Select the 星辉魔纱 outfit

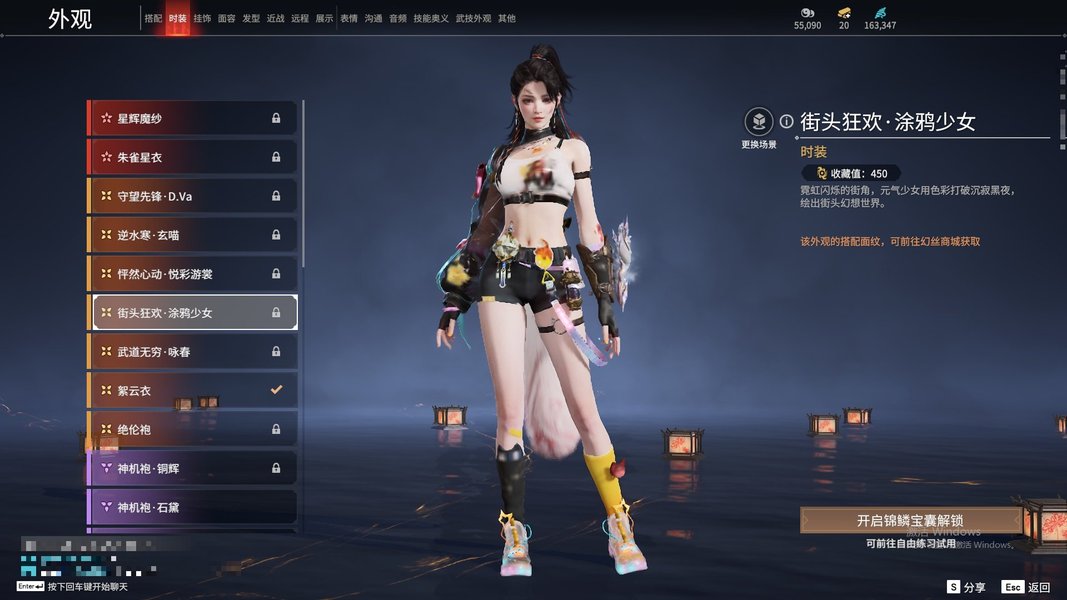pos(193,119)
